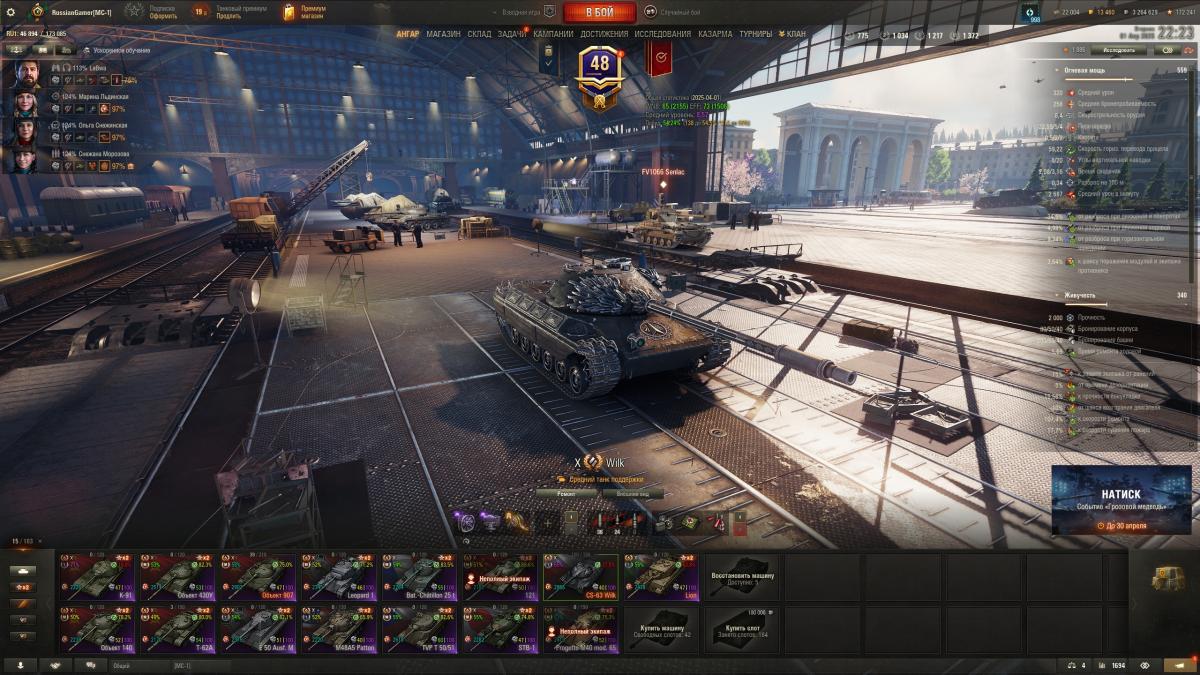The image size is (1200, 675).
Task: Open the КЛАН tab
Action: 796,34
